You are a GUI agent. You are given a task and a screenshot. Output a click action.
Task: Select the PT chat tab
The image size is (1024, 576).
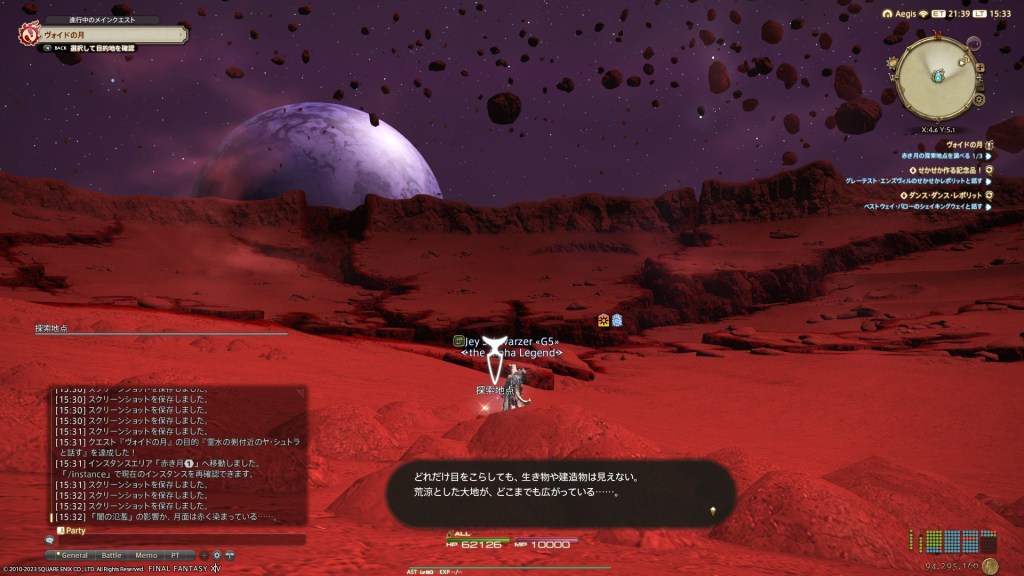176,554
